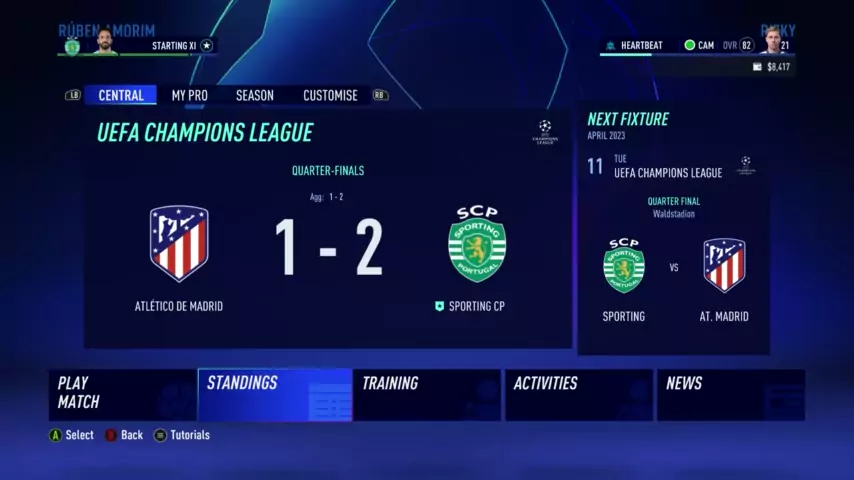The image size is (854, 480).
Task: Open the UEFA Champions League result panel
Action: [328, 230]
